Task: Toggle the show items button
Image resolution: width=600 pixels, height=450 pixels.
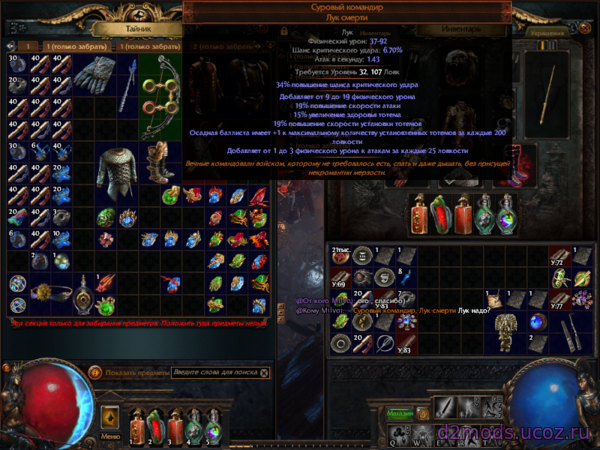Action: pos(94,372)
